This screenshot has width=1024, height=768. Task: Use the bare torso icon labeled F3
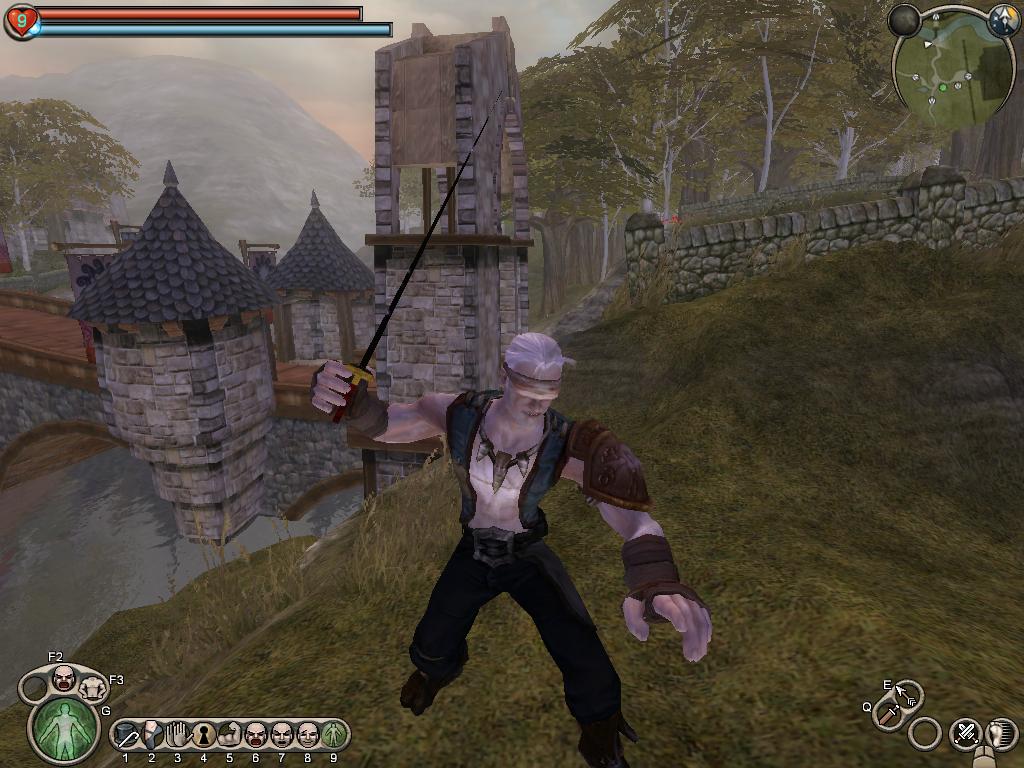tap(92, 687)
